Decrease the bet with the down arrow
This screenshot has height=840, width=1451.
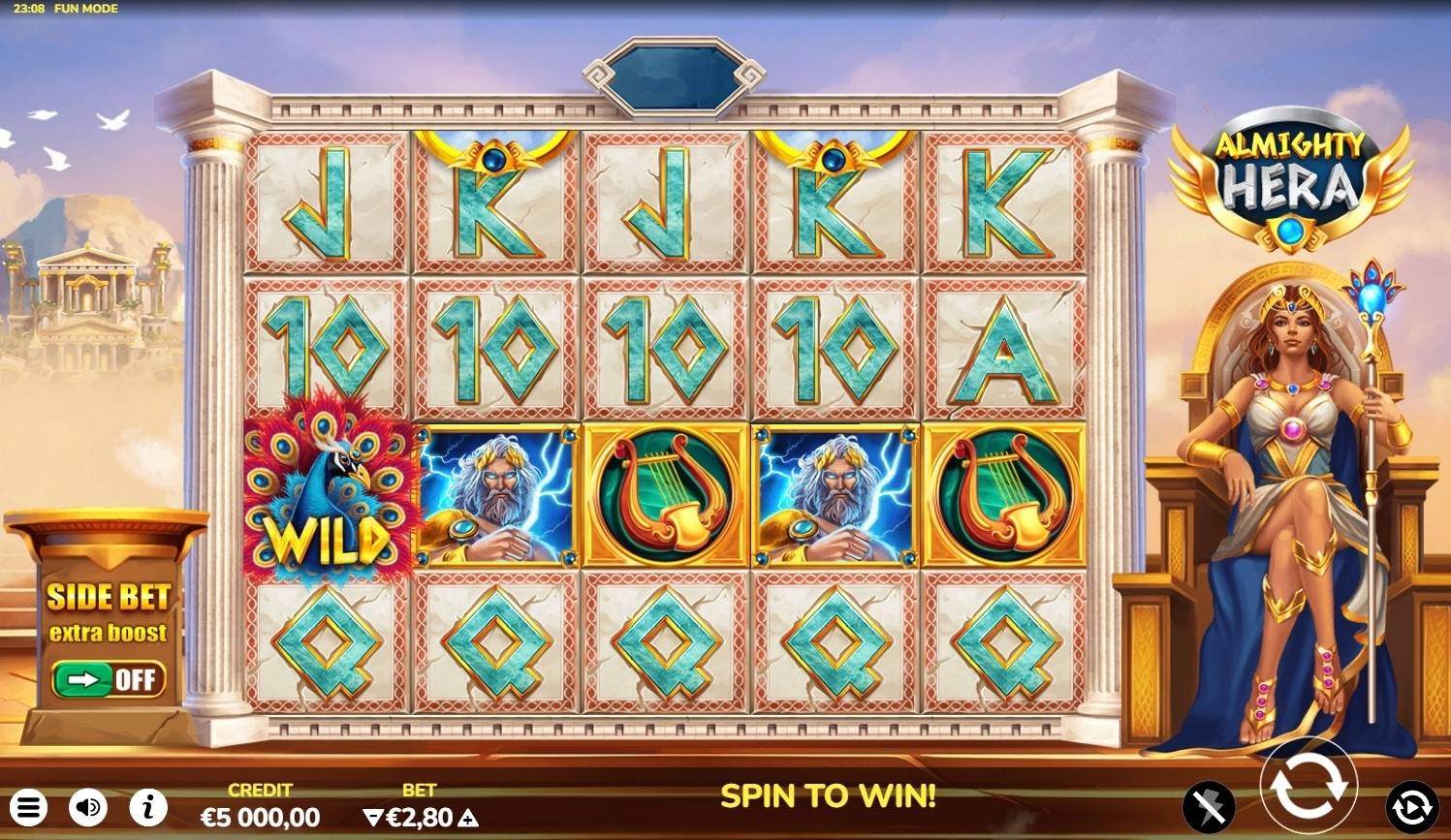372,818
